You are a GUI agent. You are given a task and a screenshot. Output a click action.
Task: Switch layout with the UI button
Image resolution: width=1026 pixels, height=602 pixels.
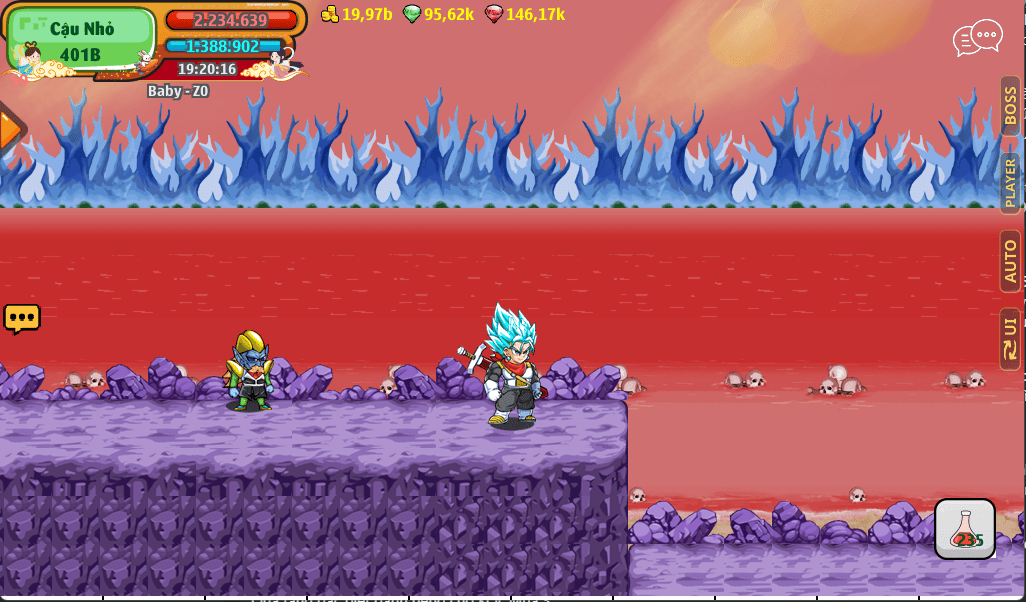point(1010,339)
